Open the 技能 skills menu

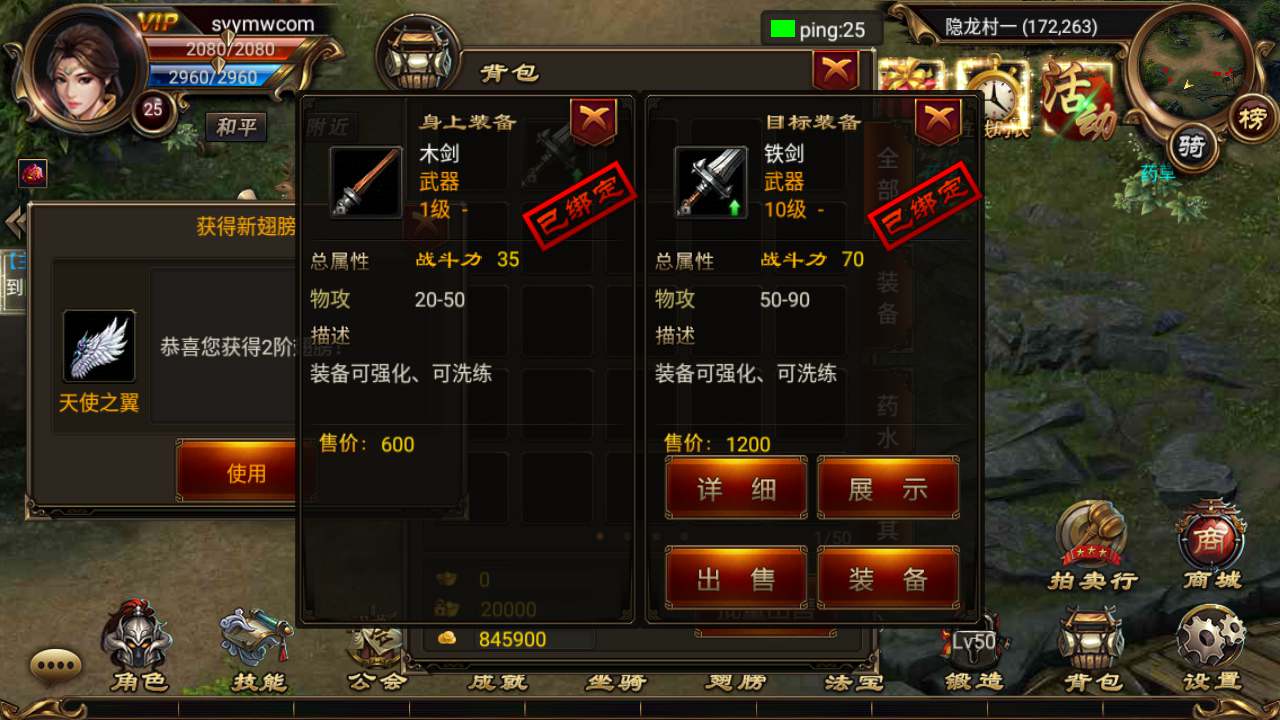[x=258, y=647]
